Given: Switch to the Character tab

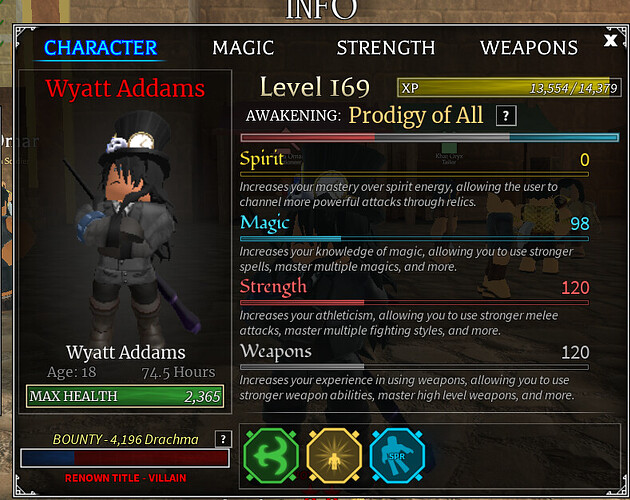Looking at the screenshot, I should click(x=100, y=48).
